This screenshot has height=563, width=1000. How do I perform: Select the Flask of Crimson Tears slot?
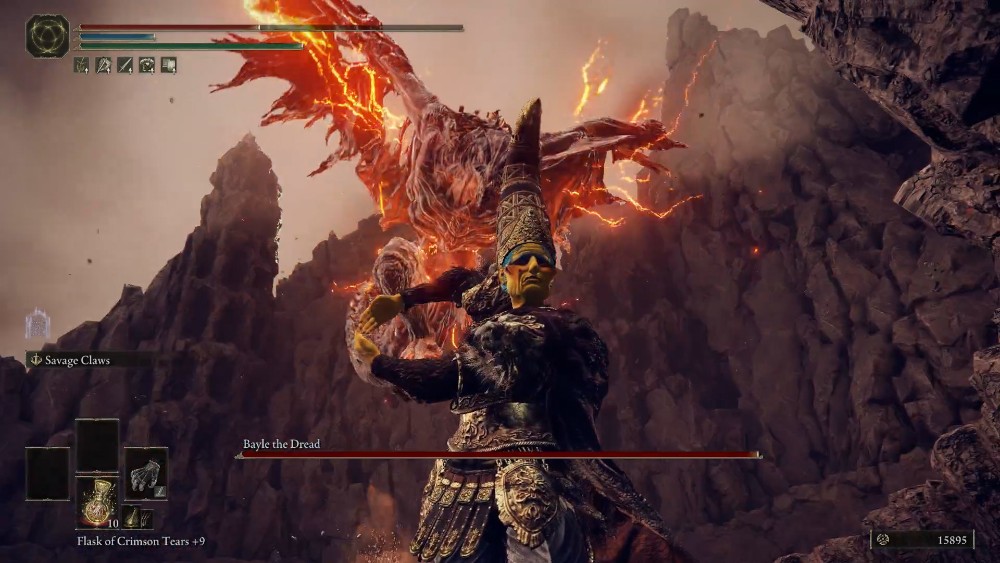[x=97, y=500]
